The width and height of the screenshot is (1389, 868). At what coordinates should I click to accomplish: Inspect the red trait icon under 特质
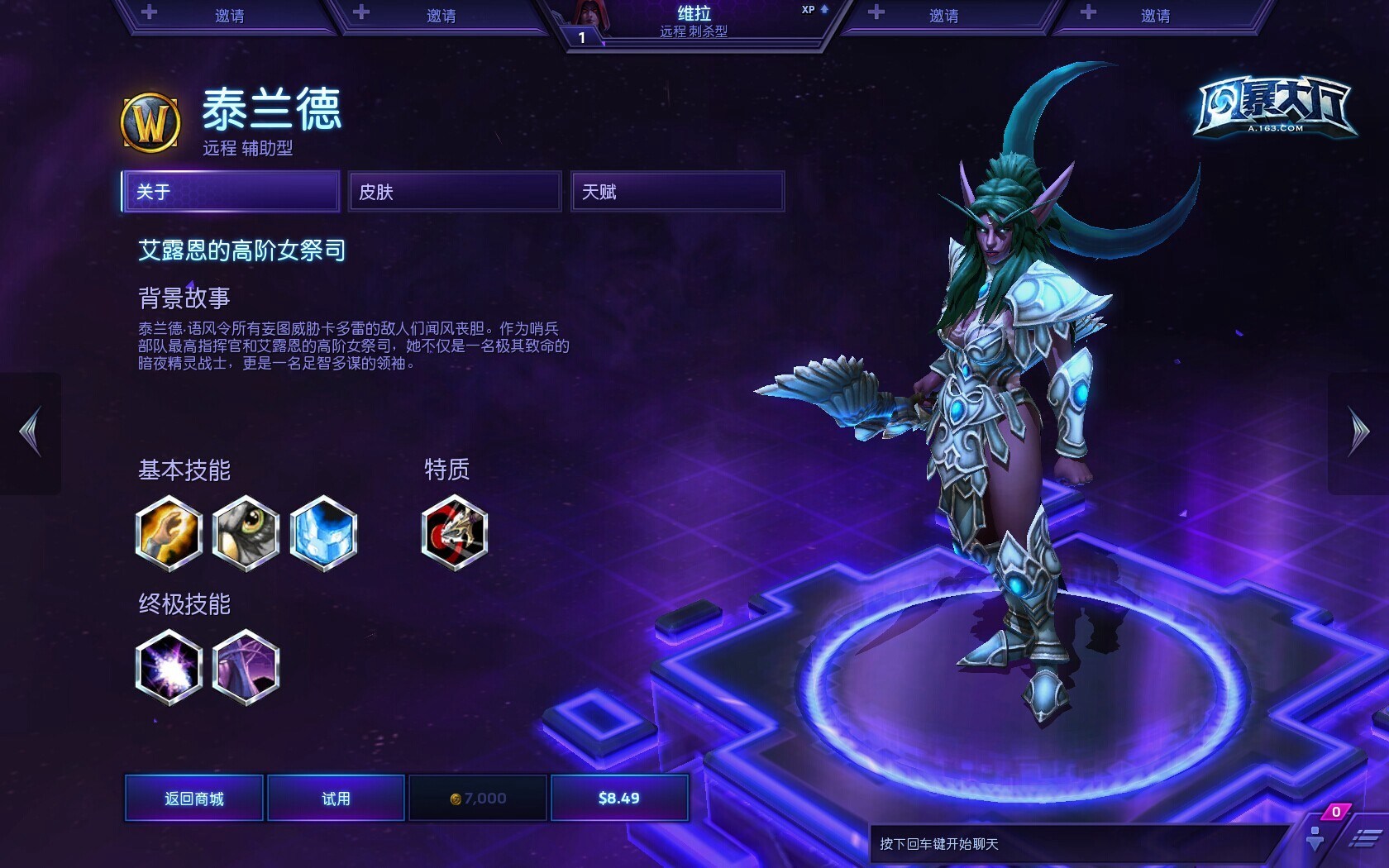click(454, 533)
